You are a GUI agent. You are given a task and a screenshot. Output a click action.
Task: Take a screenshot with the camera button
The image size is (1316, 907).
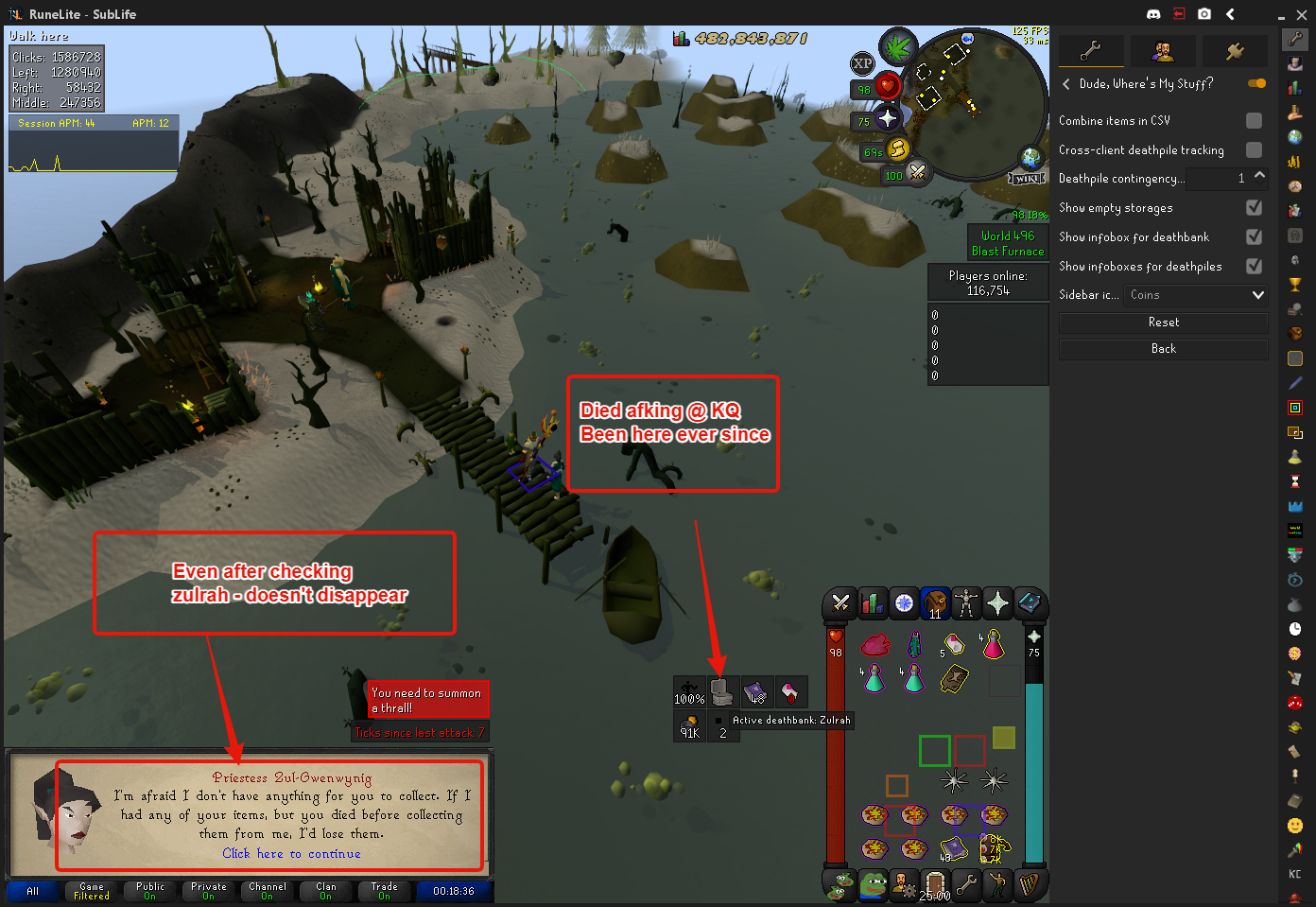pos(1204,14)
